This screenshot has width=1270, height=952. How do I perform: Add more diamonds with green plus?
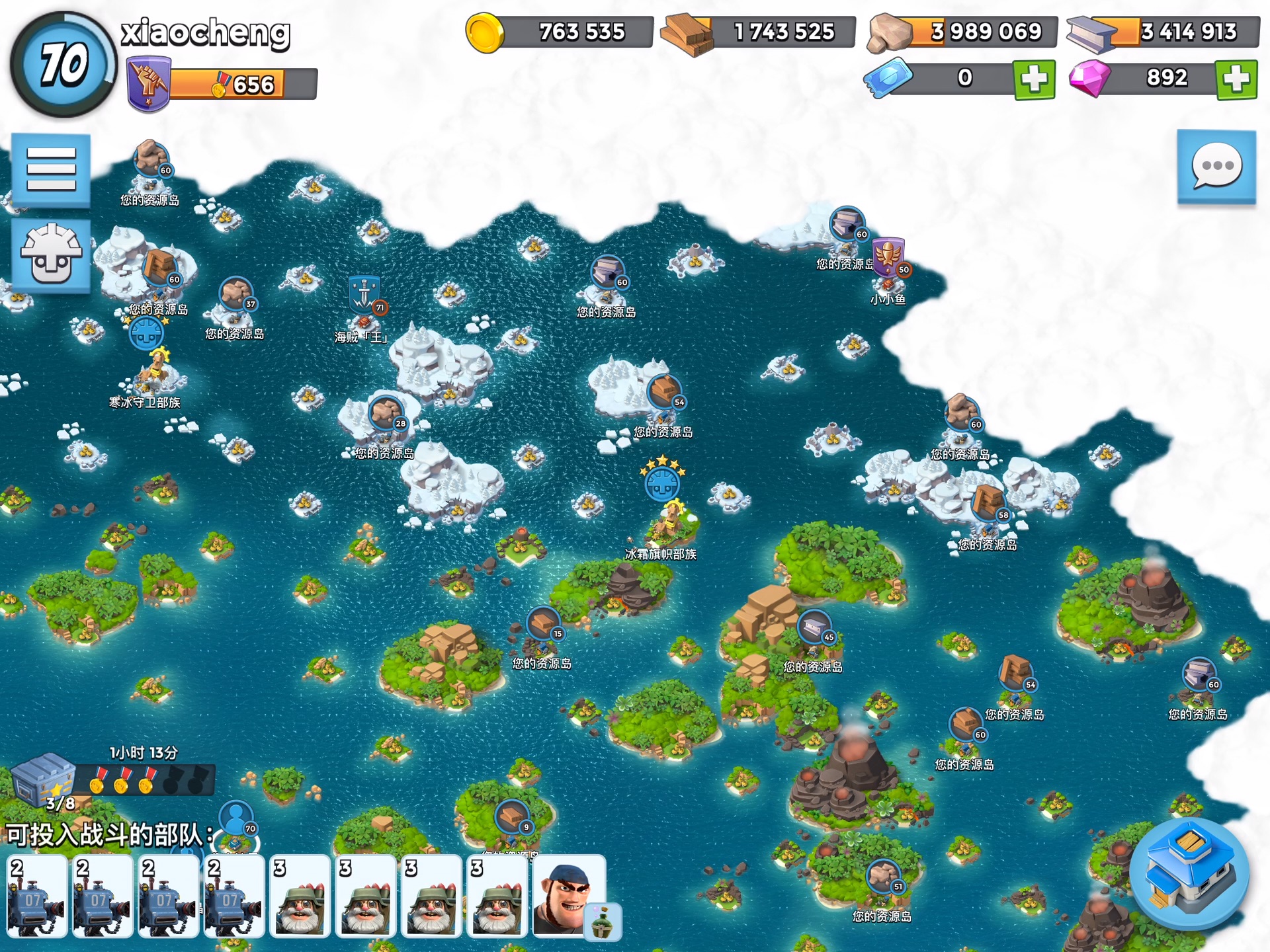pyautogui.click(x=1236, y=79)
